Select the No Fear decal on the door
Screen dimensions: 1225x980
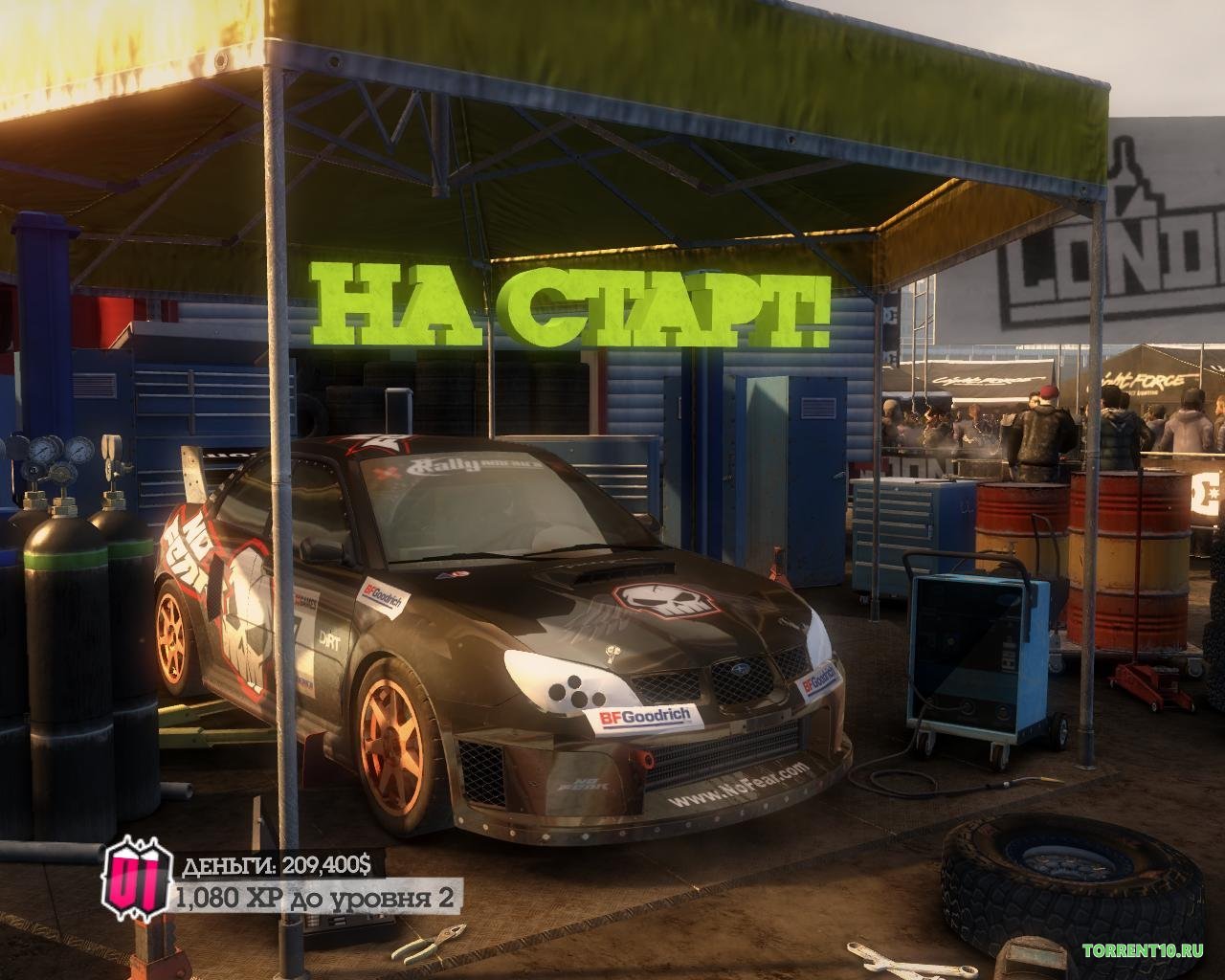(188, 550)
